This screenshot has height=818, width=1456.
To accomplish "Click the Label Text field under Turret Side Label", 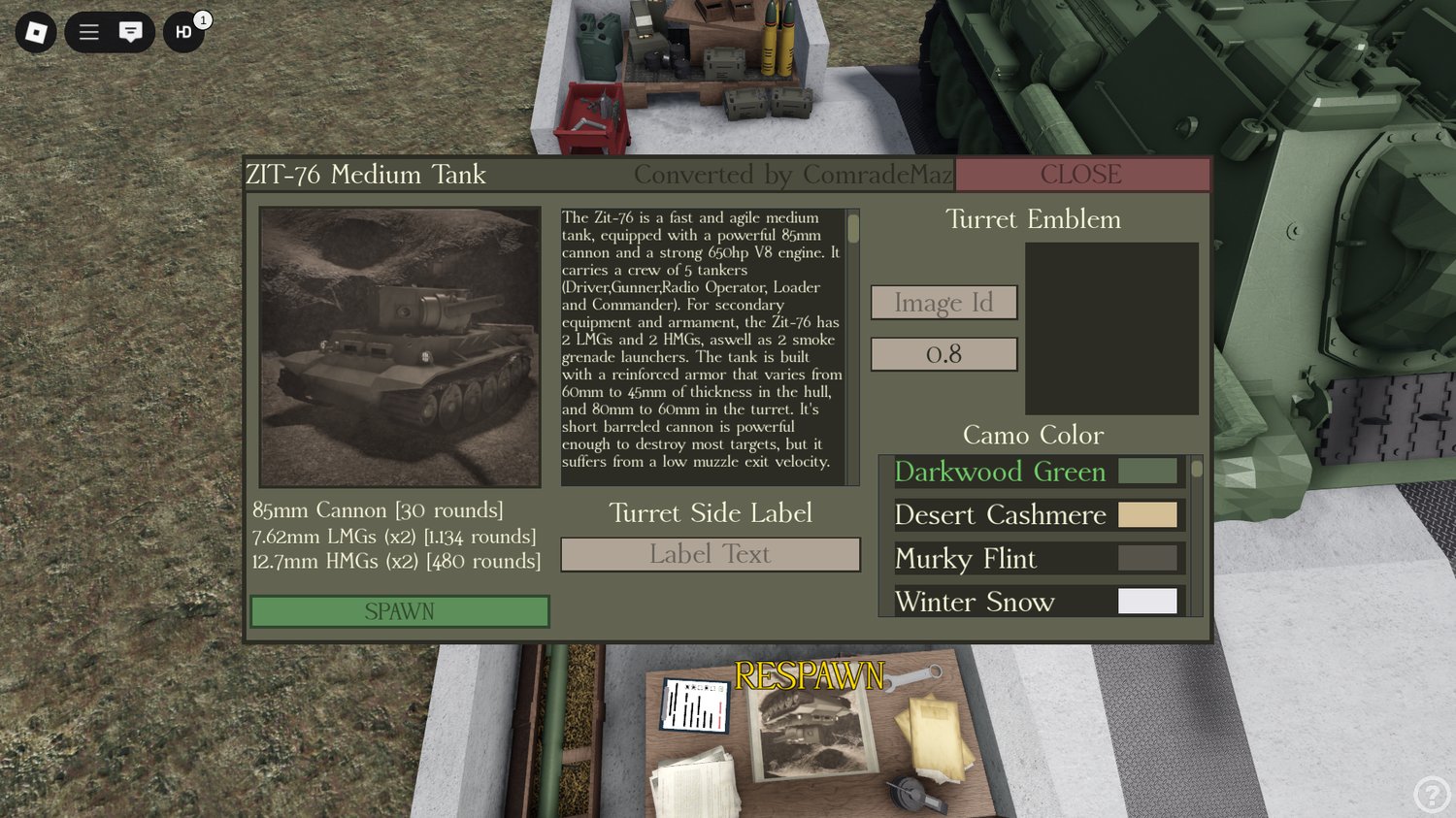I will point(710,554).
